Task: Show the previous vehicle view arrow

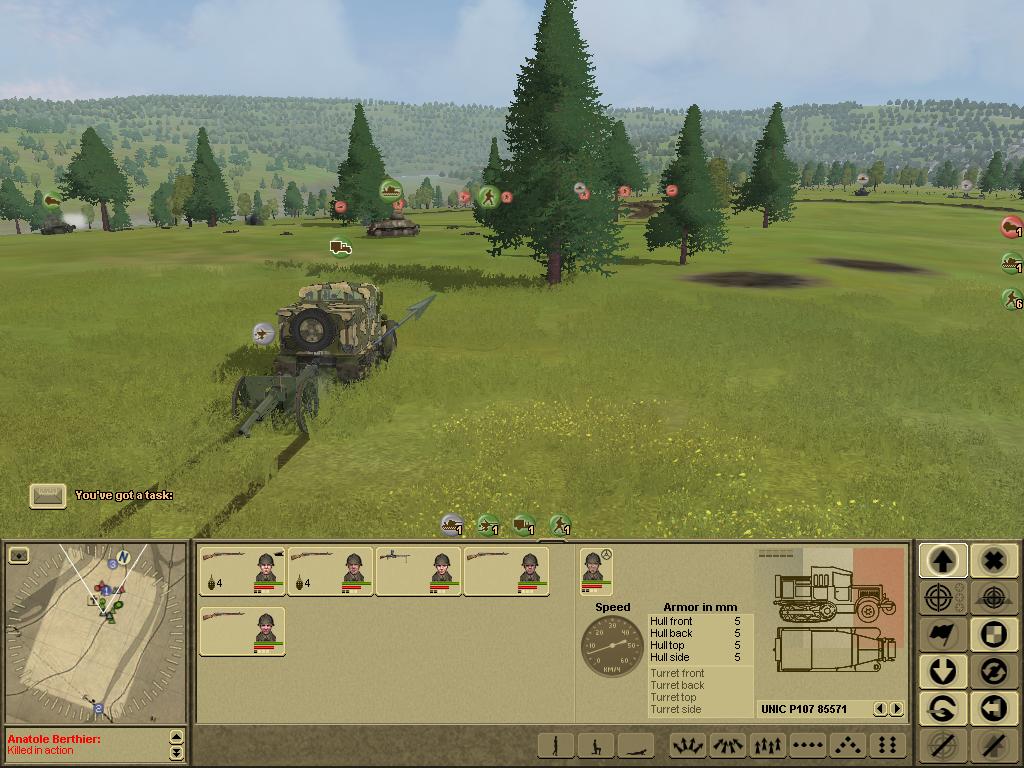Action: coord(881,709)
